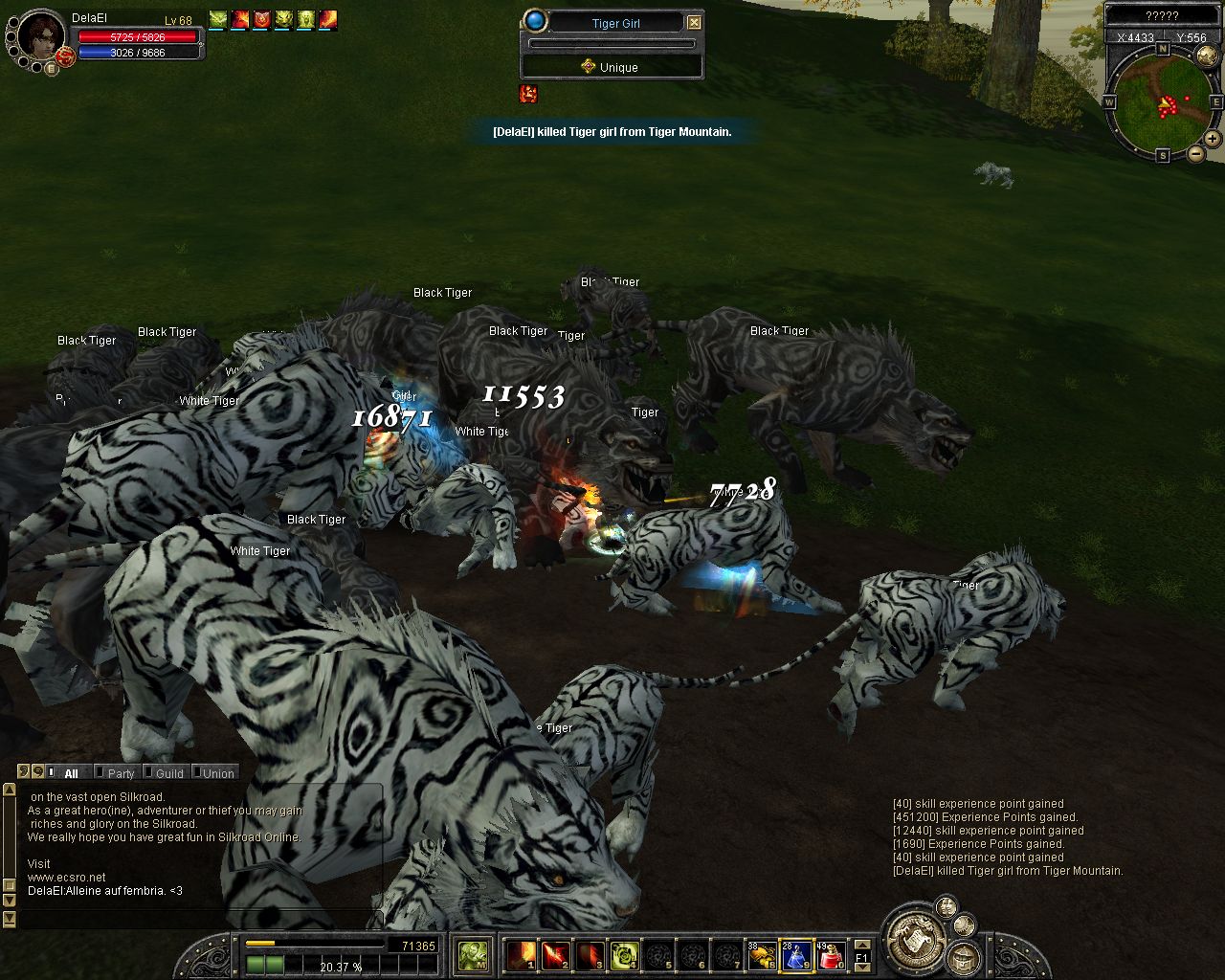This screenshot has width=1225, height=980.
Task: Use the blue mana potion in slot 9
Action: pyautogui.click(x=796, y=954)
